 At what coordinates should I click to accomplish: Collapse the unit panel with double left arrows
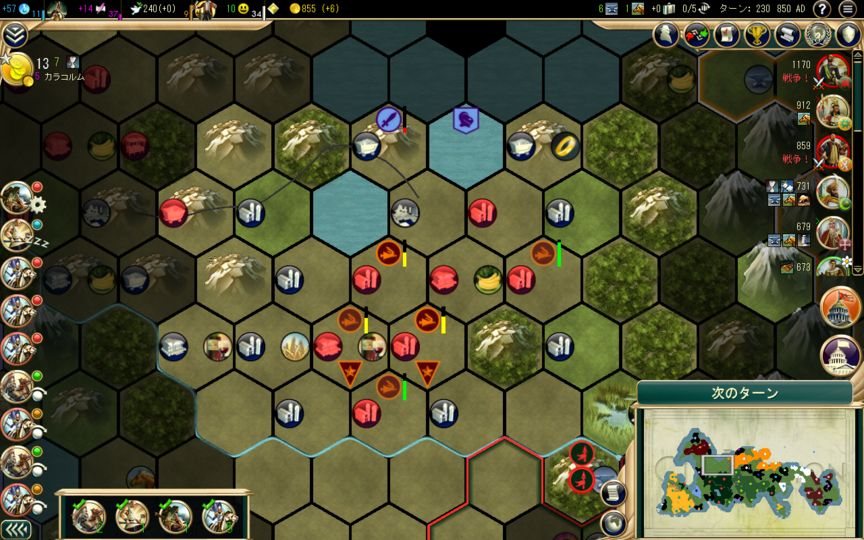coord(14,529)
